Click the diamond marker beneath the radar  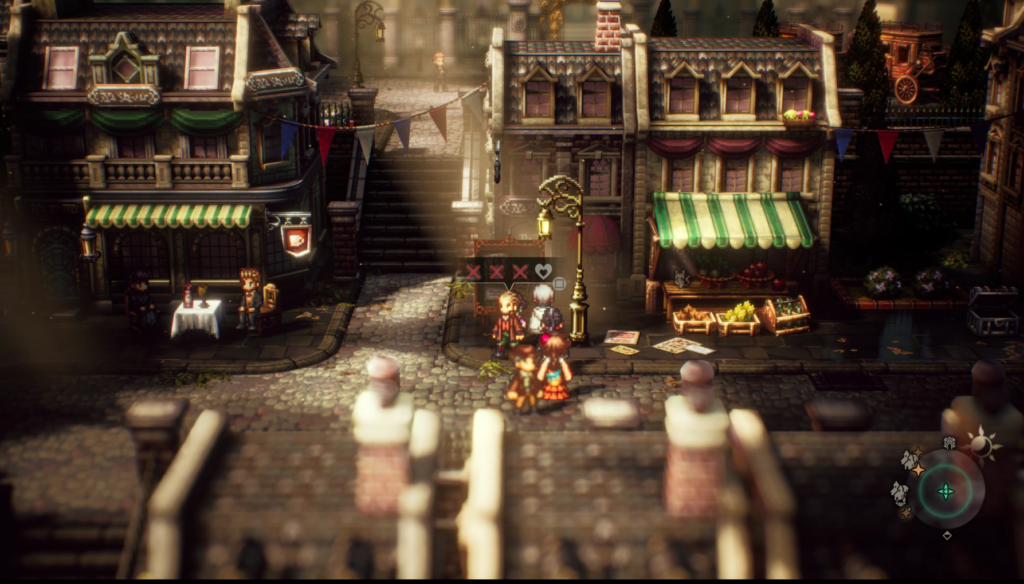(x=947, y=535)
